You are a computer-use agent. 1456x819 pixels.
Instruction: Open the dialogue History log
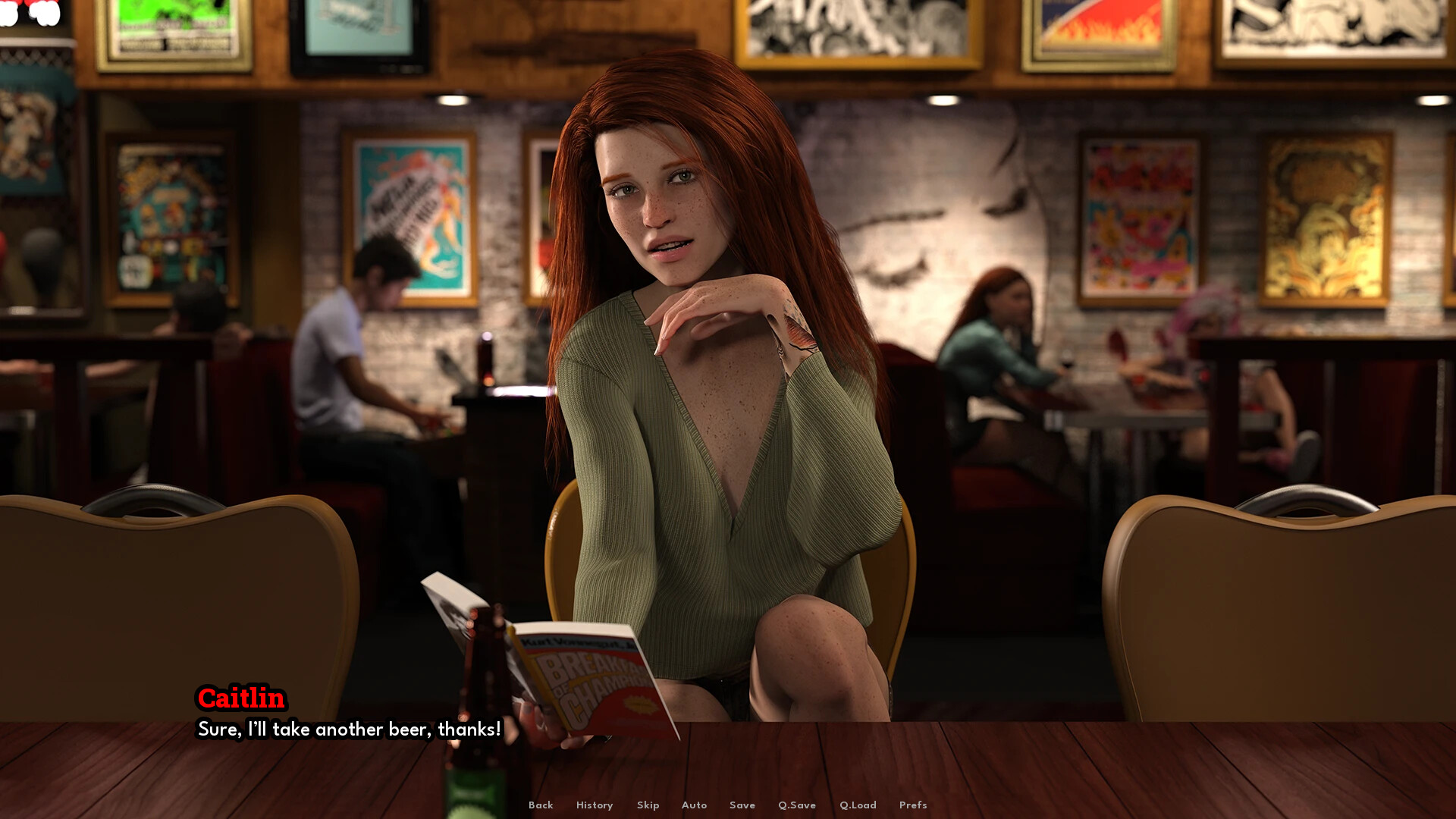point(595,805)
